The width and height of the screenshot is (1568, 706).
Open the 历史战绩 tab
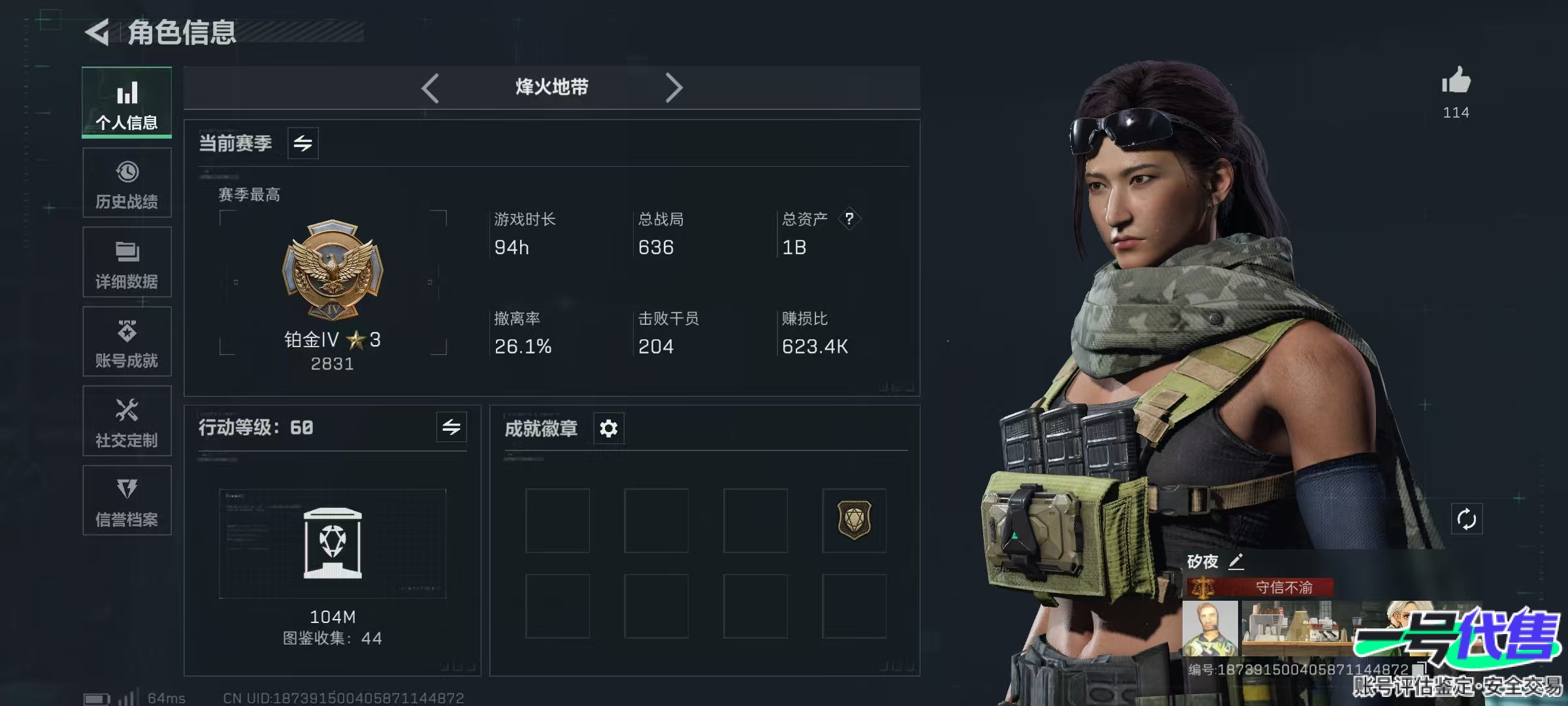[x=127, y=183]
